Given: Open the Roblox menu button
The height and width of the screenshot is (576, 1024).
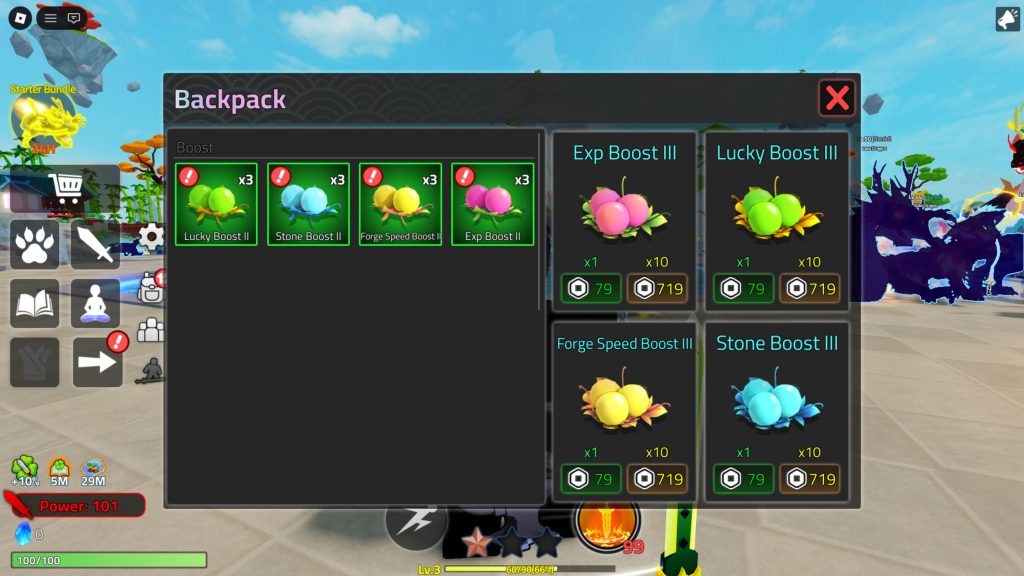Looking at the screenshot, I should (x=19, y=17).
